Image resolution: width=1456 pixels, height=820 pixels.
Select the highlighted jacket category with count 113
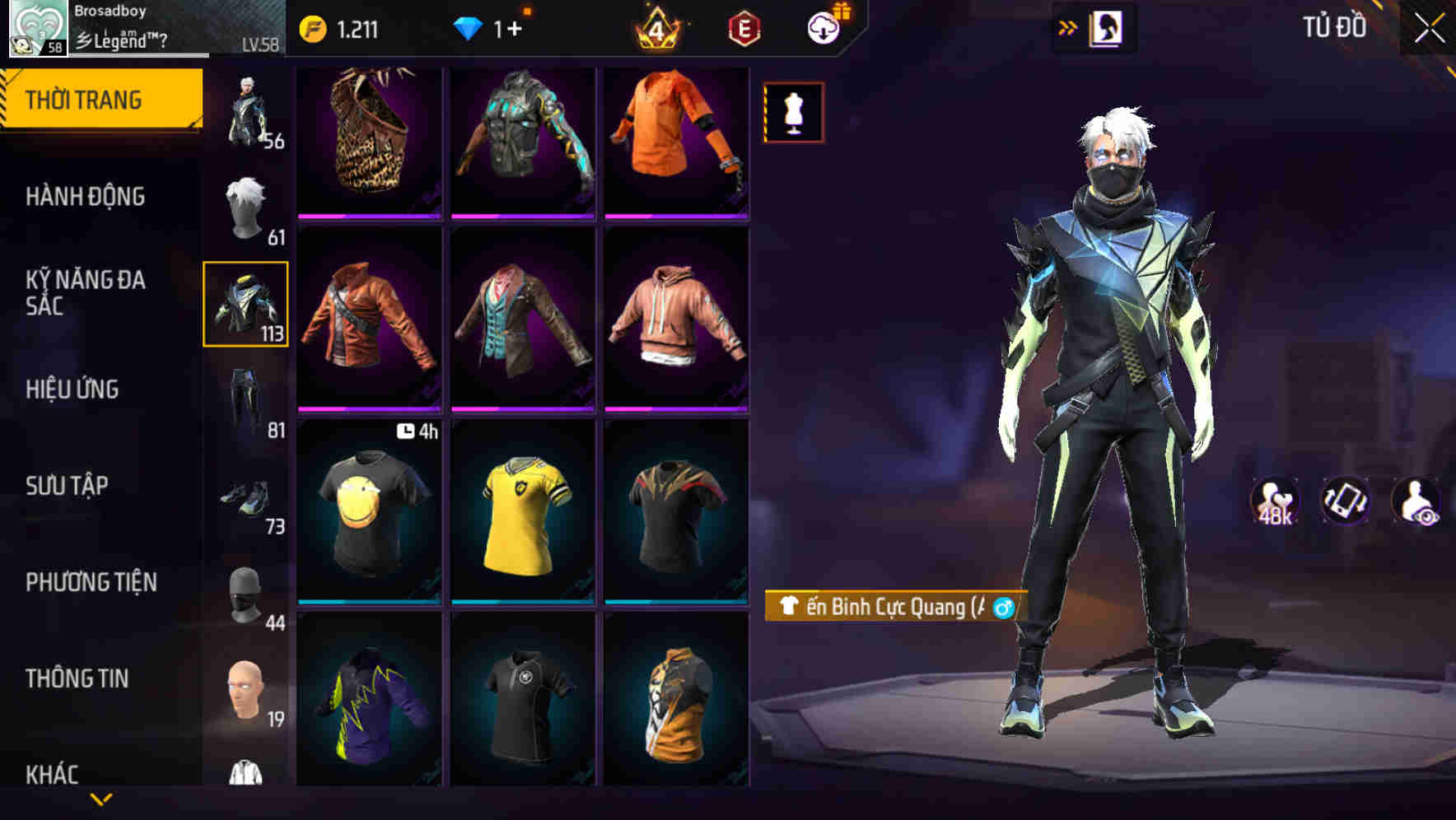(x=245, y=302)
